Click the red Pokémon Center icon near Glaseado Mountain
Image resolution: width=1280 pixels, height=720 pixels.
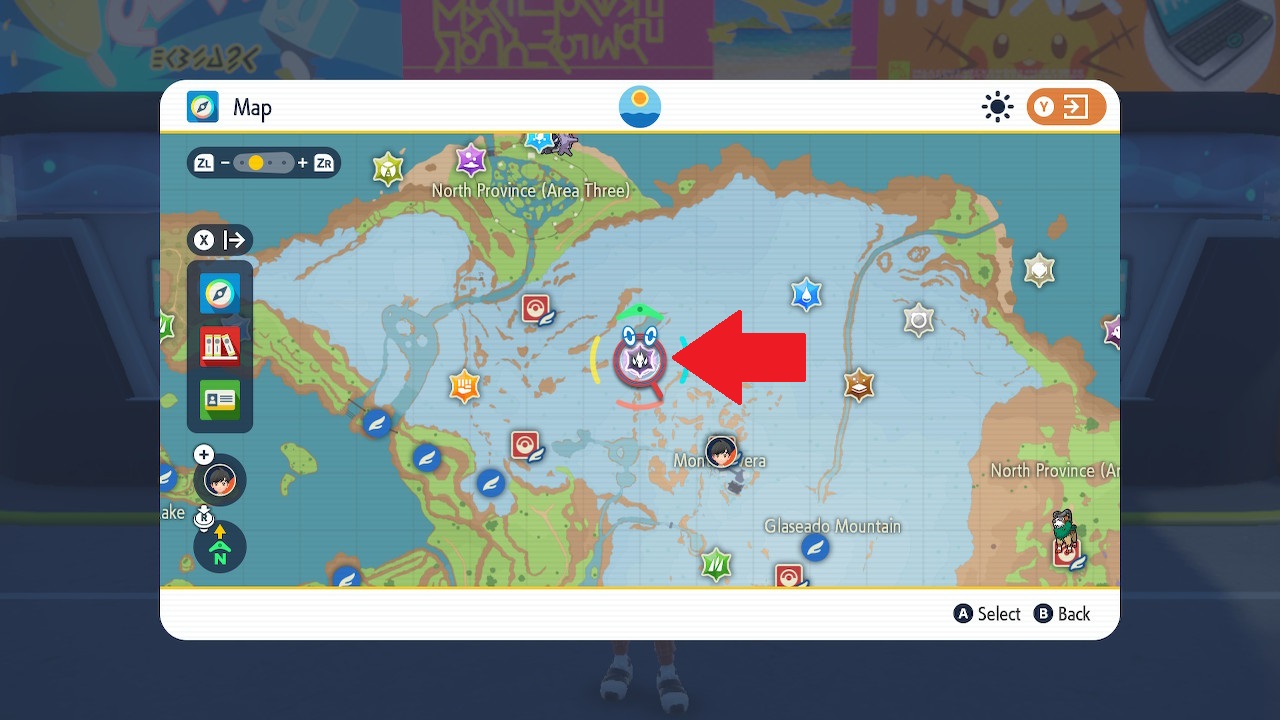click(x=791, y=577)
